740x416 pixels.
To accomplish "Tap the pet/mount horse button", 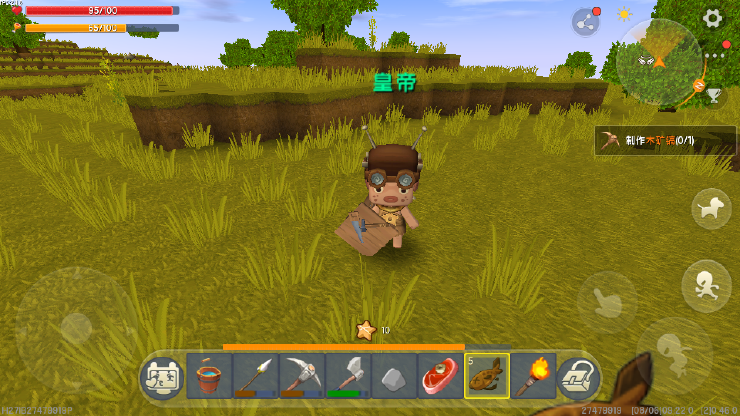I will (x=711, y=207).
